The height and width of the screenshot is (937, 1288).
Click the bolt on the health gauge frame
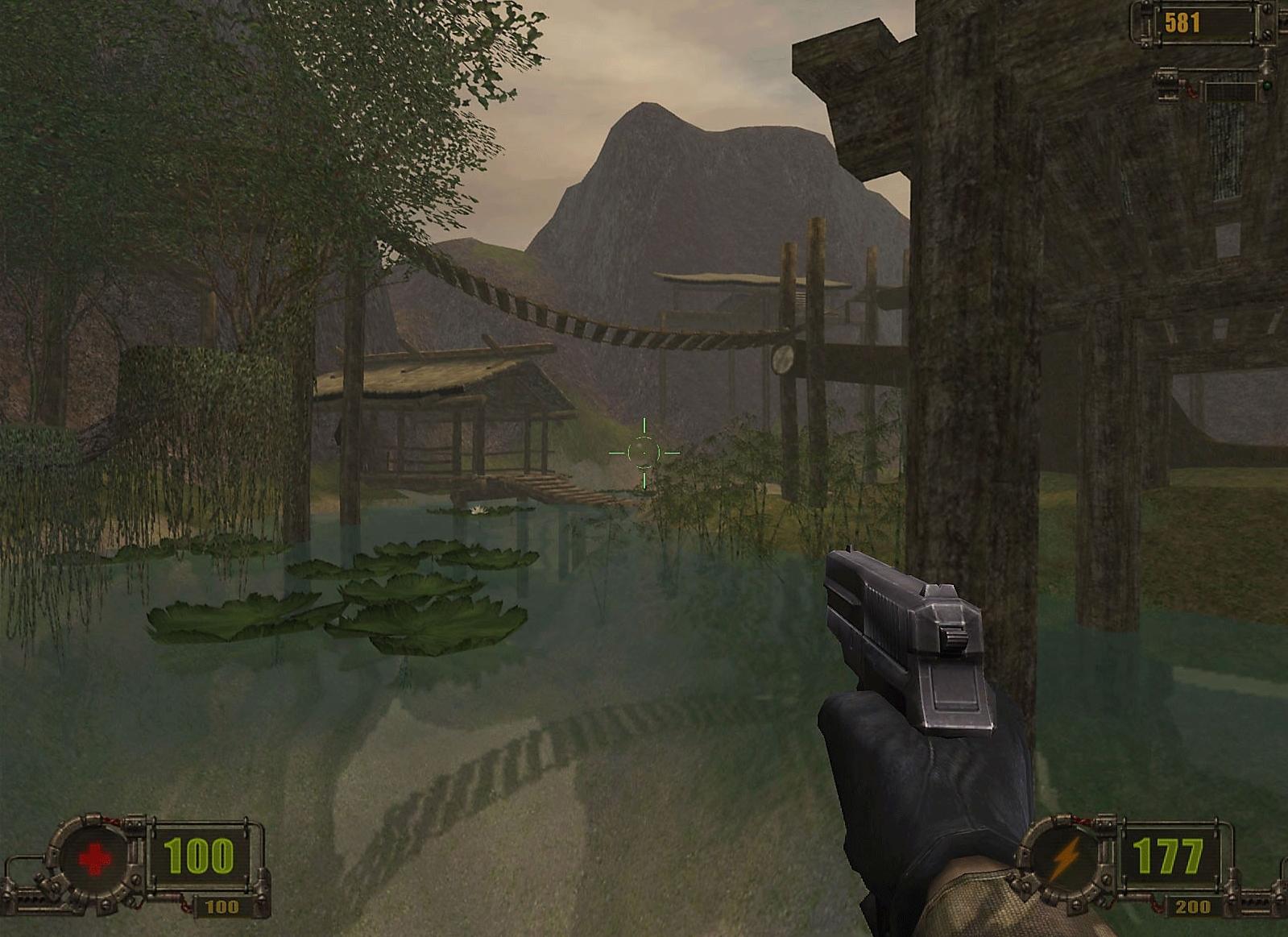(x=135, y=880)
